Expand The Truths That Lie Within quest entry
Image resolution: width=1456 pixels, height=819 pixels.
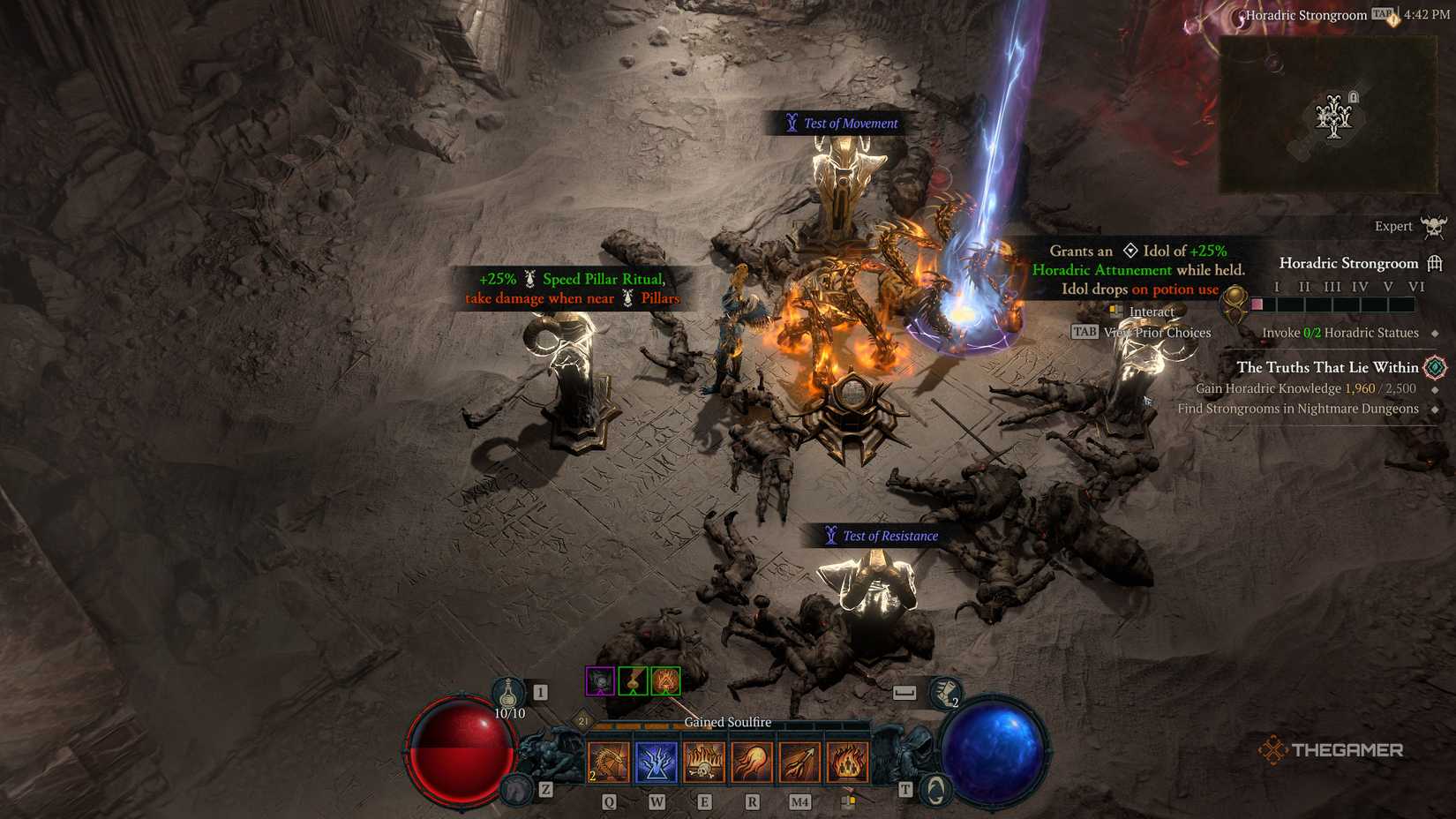pos(1326,367)
